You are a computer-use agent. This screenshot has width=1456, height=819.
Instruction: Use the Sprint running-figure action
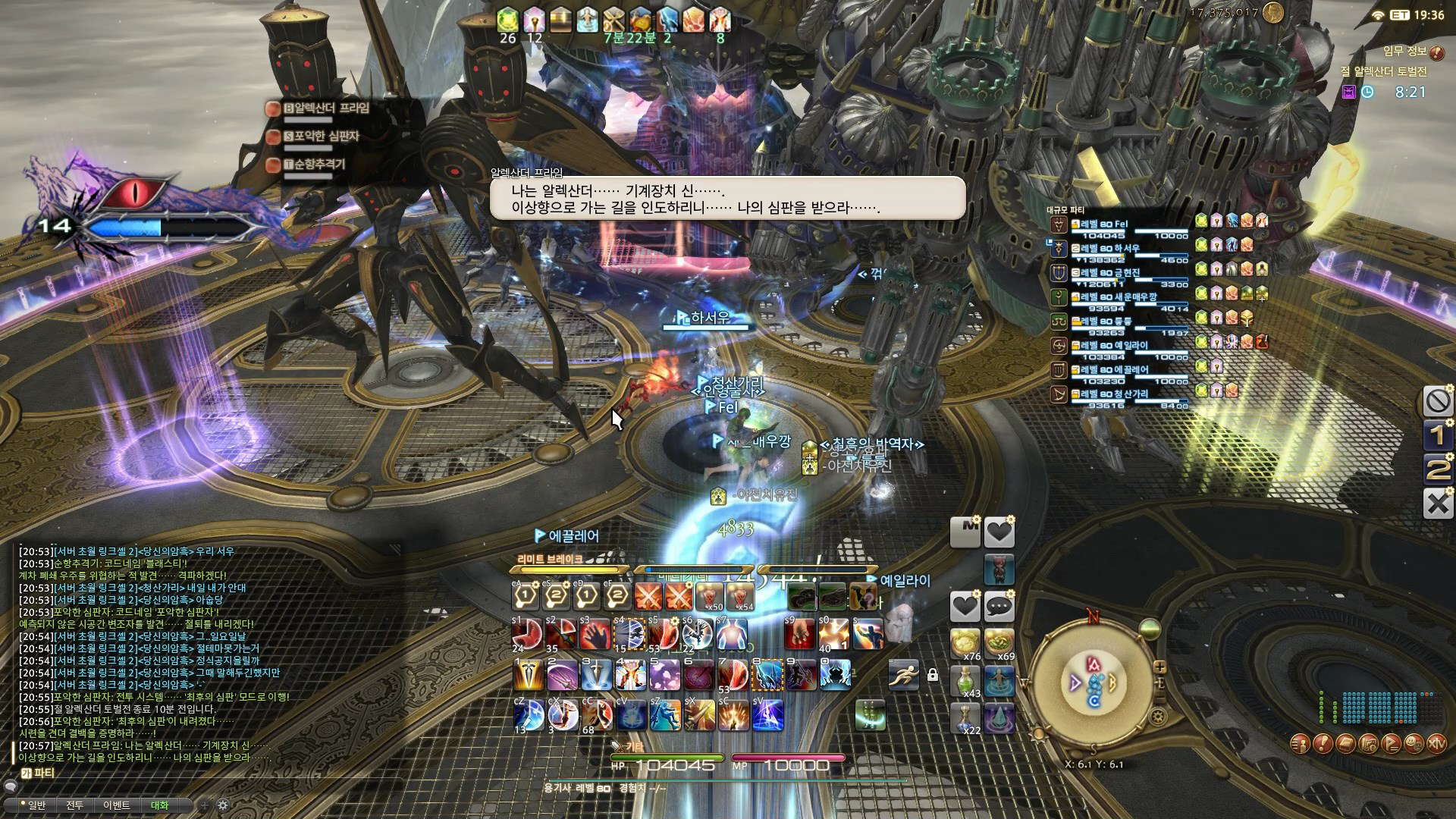tap(903, 674)
